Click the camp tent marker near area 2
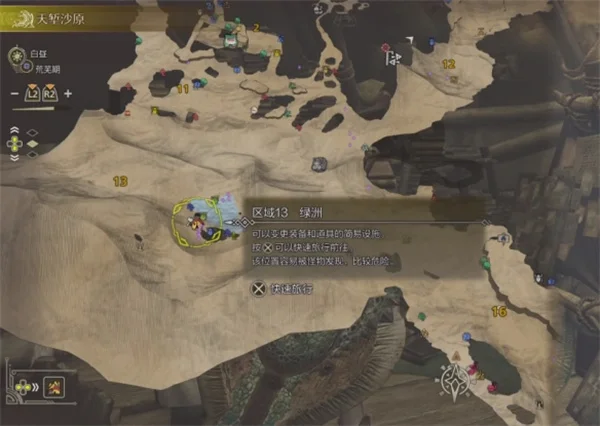600x426 pixels. 231,40
